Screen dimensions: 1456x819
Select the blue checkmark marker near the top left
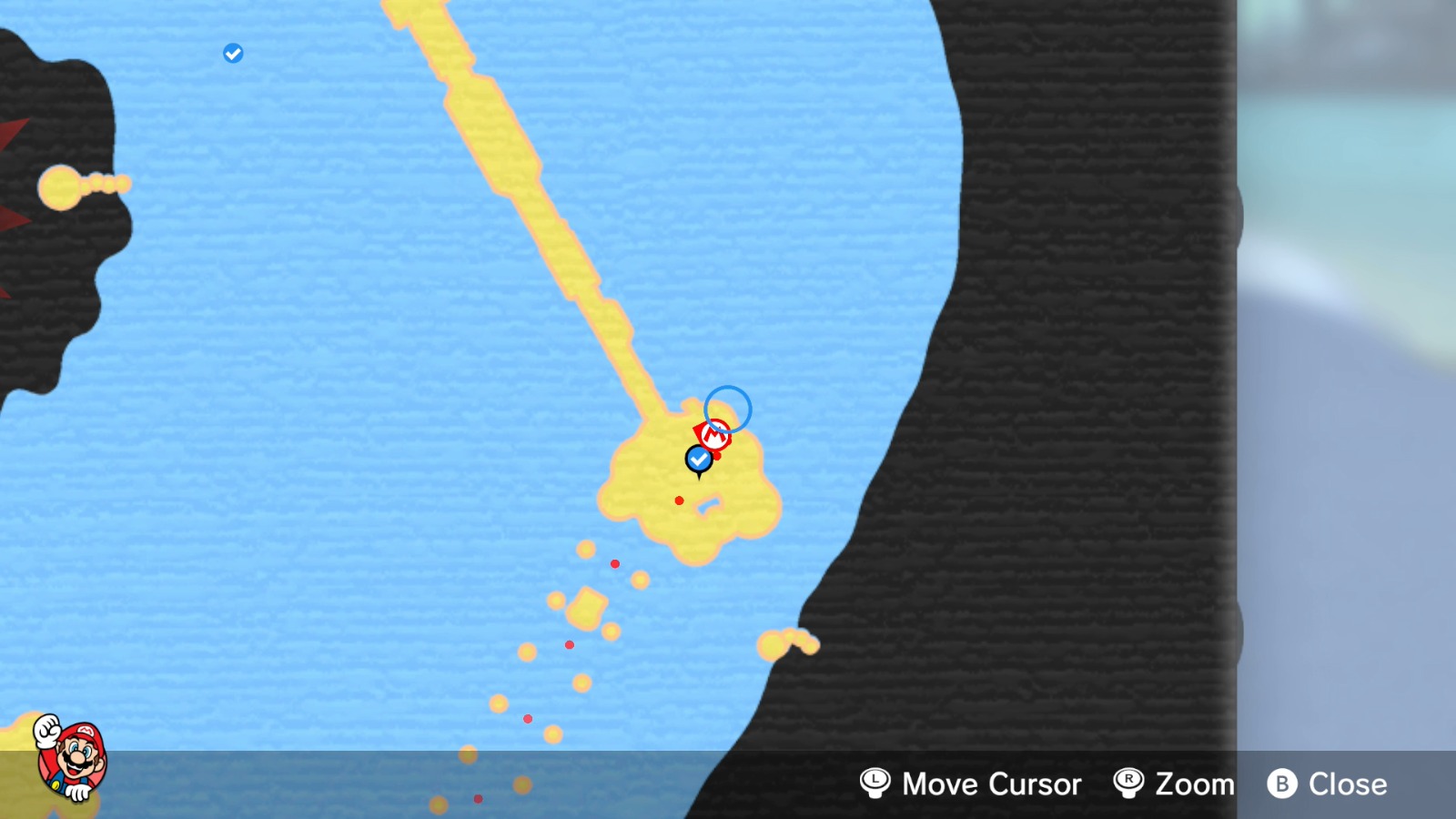pos(232,52)
